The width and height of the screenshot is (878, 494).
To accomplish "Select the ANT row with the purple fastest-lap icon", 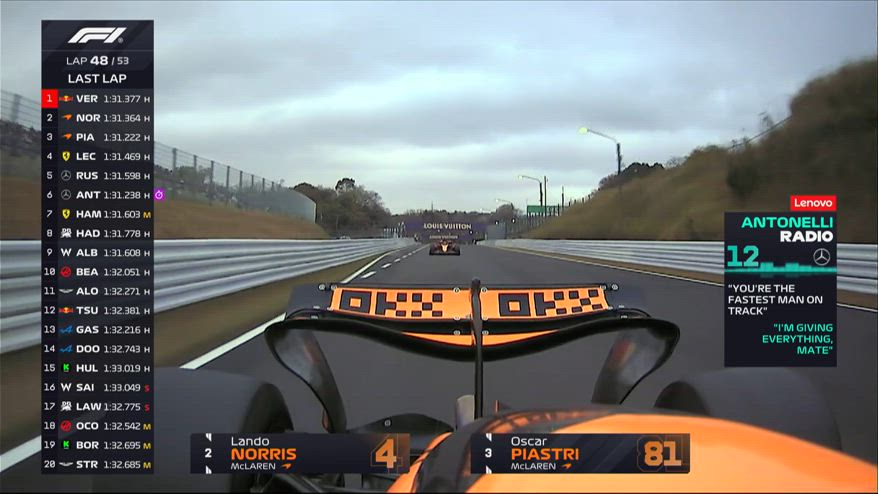I will 97,195.
